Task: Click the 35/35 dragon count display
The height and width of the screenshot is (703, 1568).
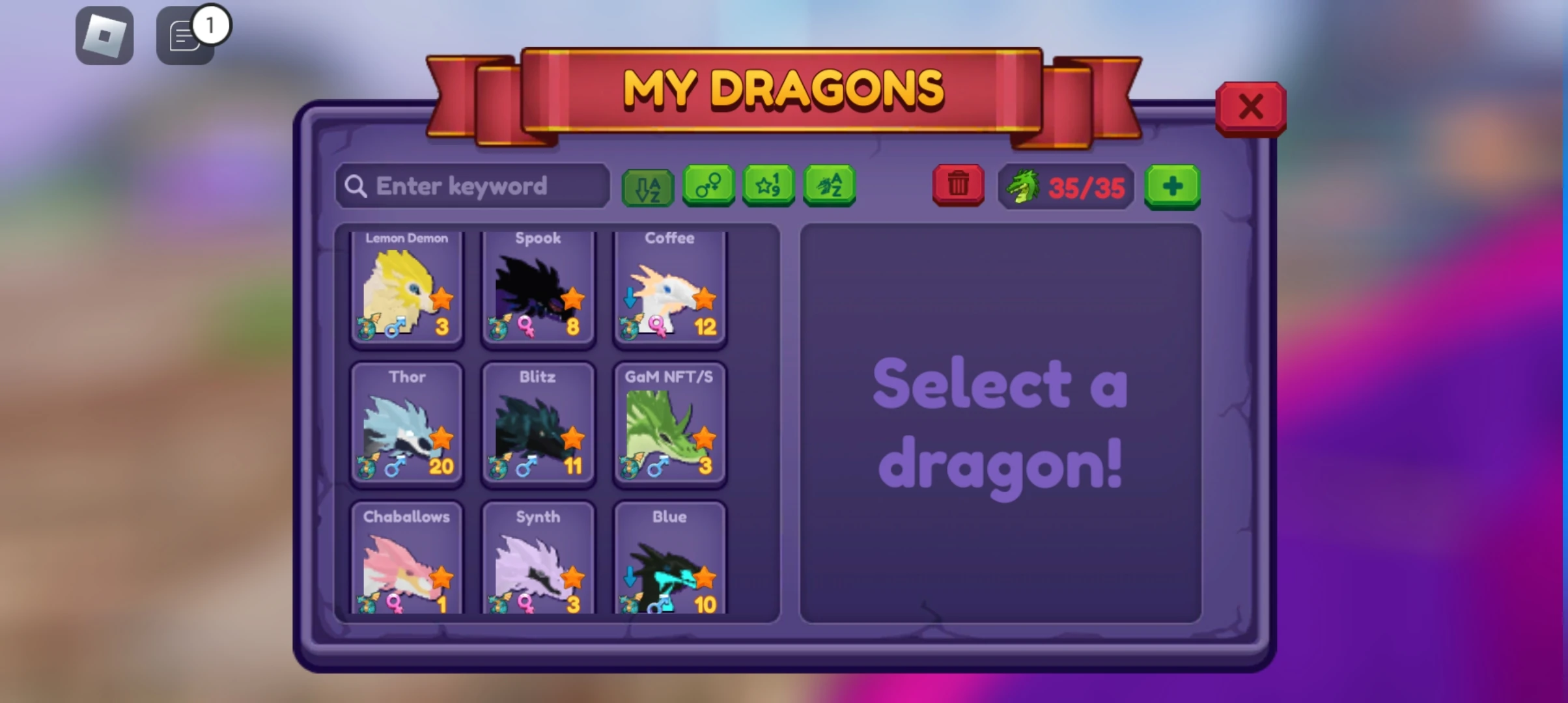Action: (x=1086, y=189)
